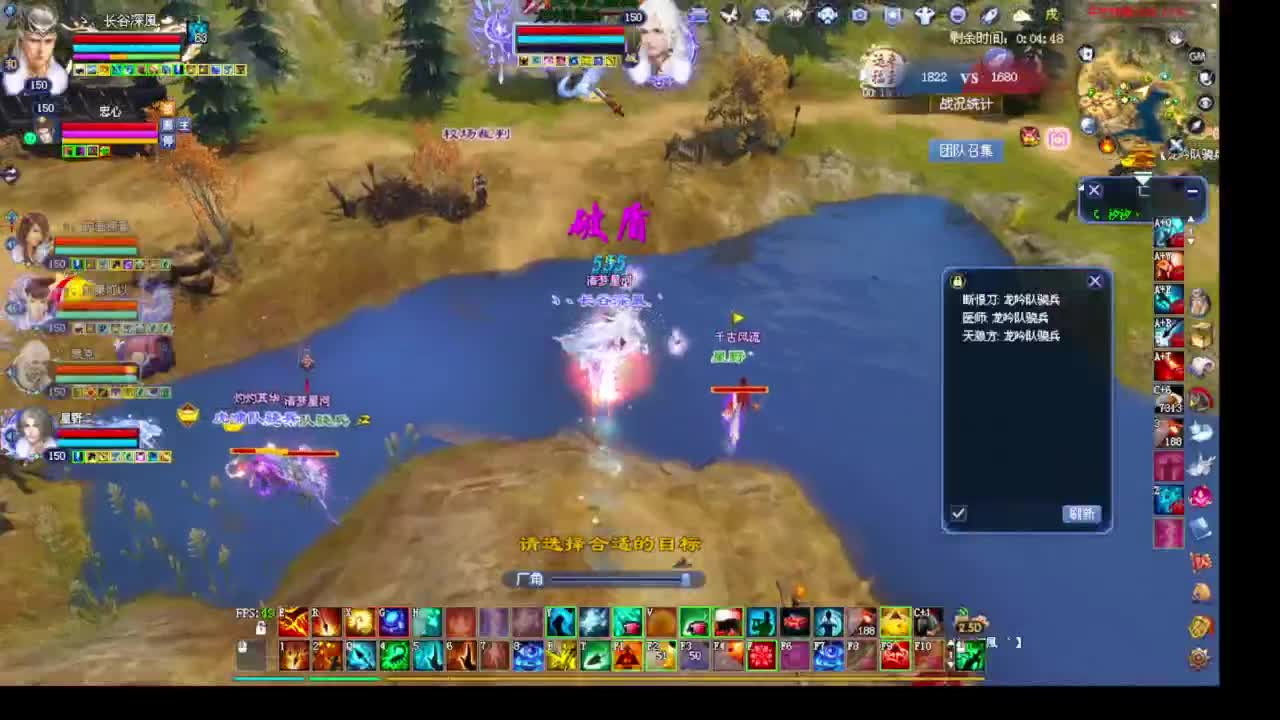
Task: Open the 战况统计 battle statistics panel
Action: [966, 104]
